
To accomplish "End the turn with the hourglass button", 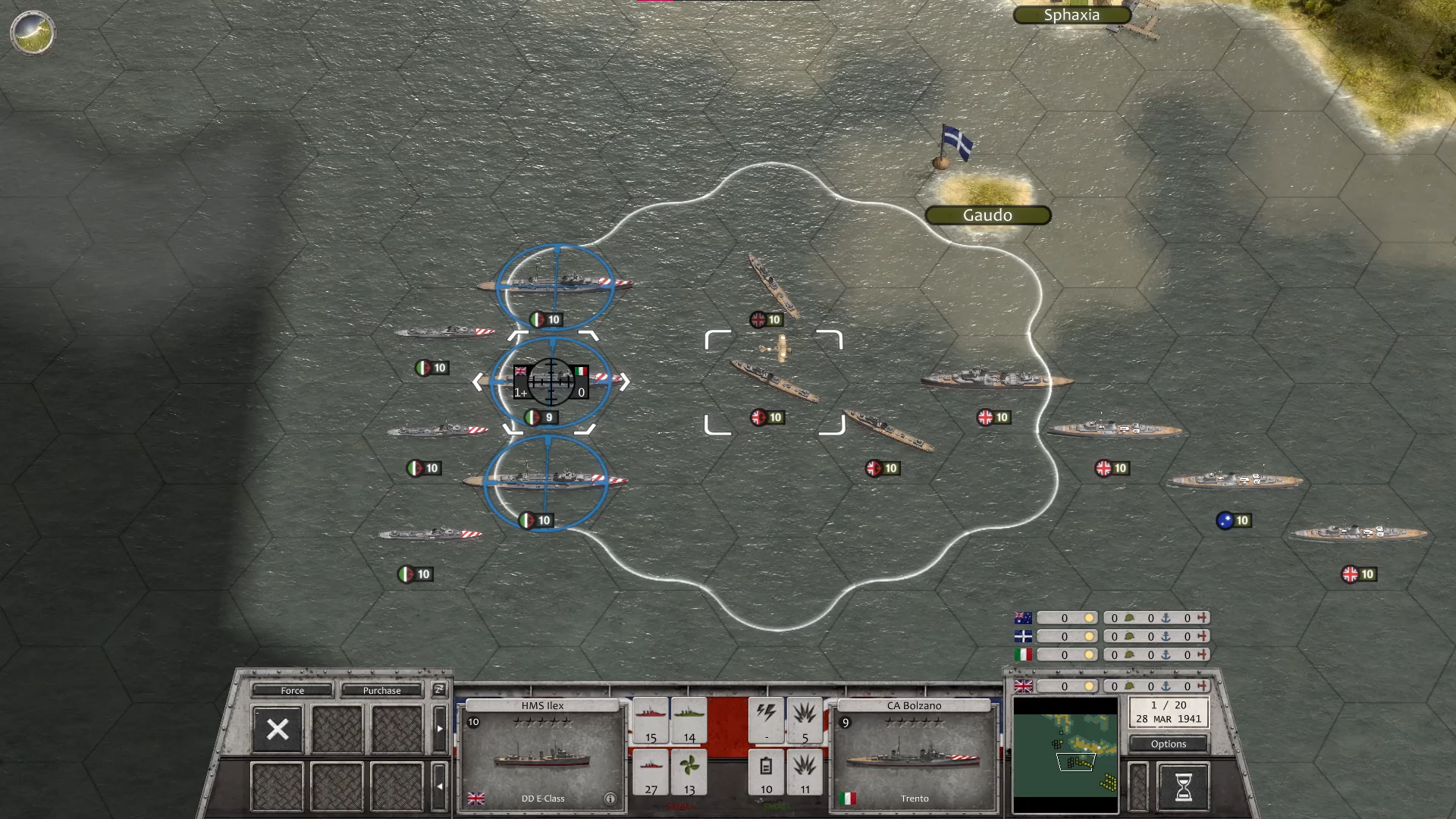I will [1183, 787].
